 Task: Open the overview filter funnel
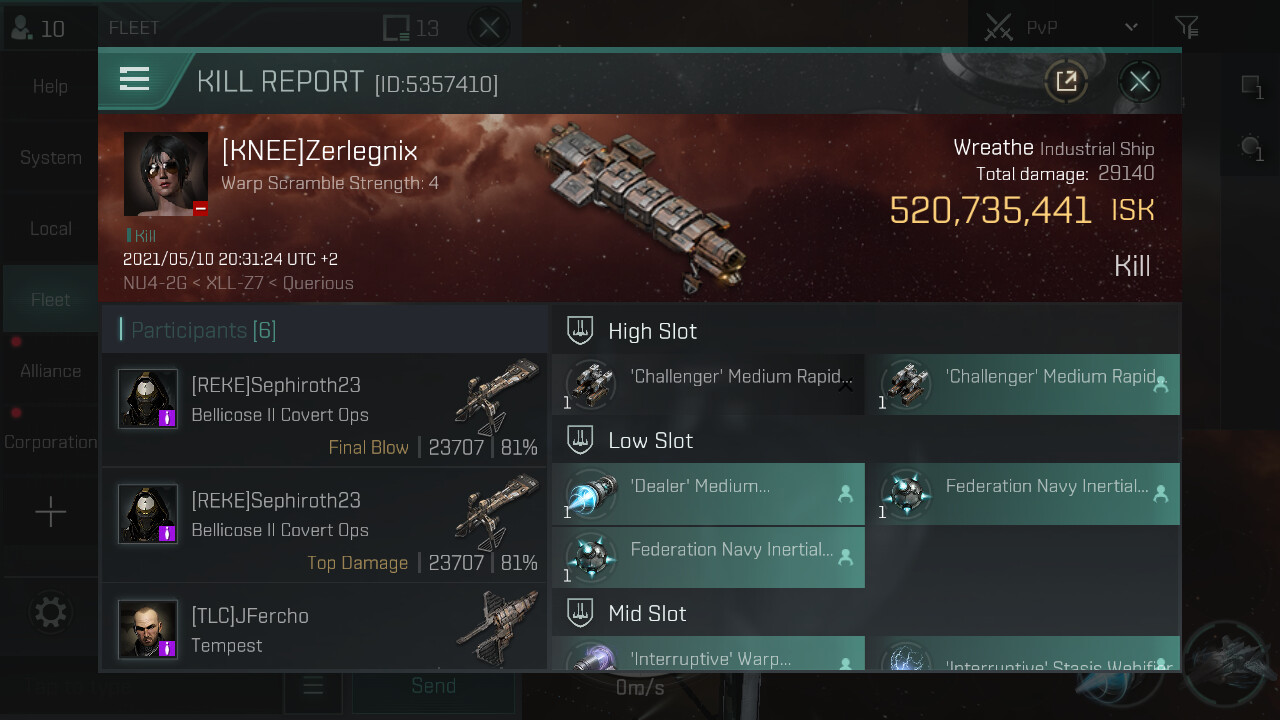coord(1186,27)
